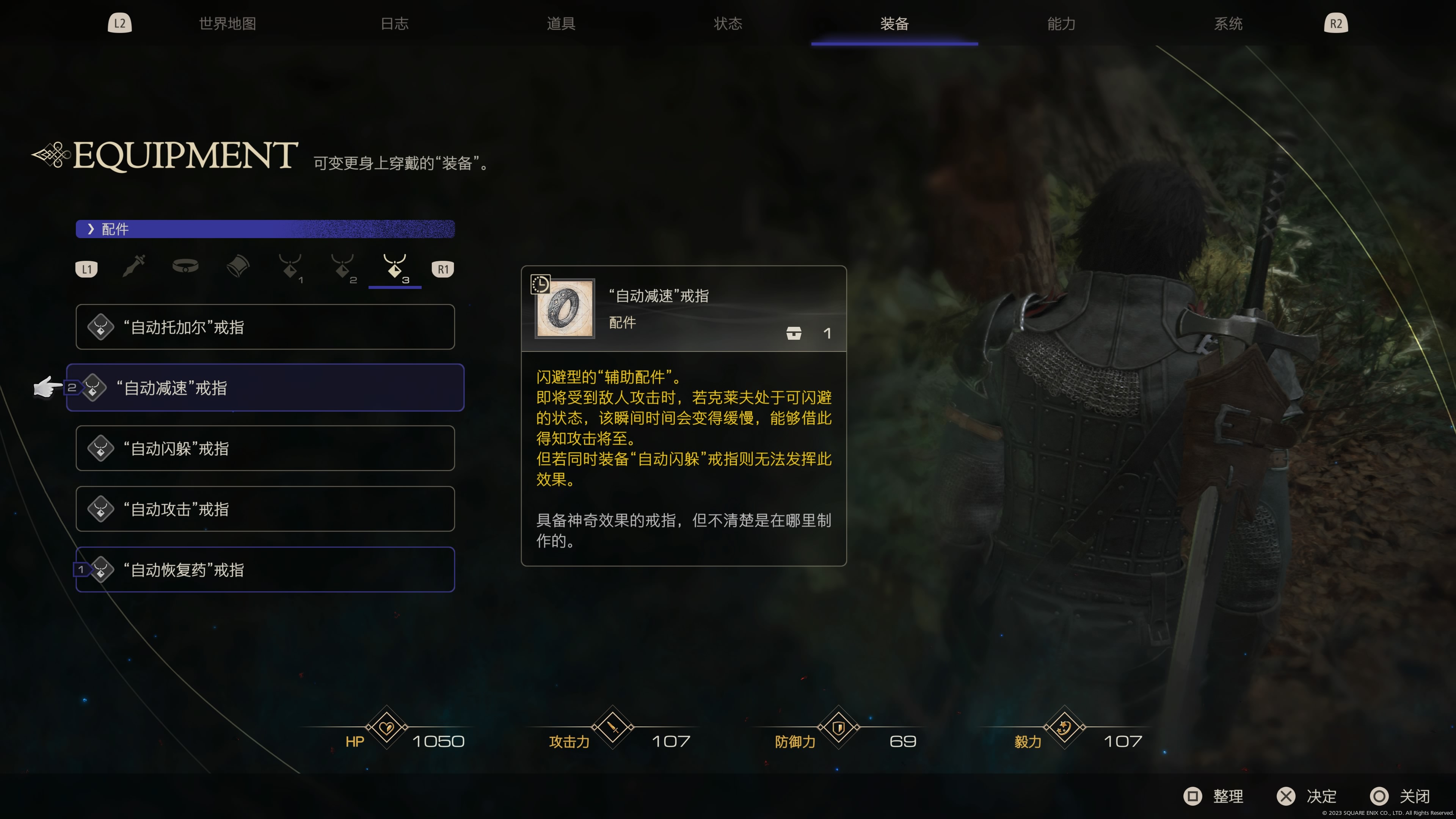The height and width of the screenshot is (819, 1456).
Task: Equip the “自动托加尔”戒指
Action: [265, 327]
